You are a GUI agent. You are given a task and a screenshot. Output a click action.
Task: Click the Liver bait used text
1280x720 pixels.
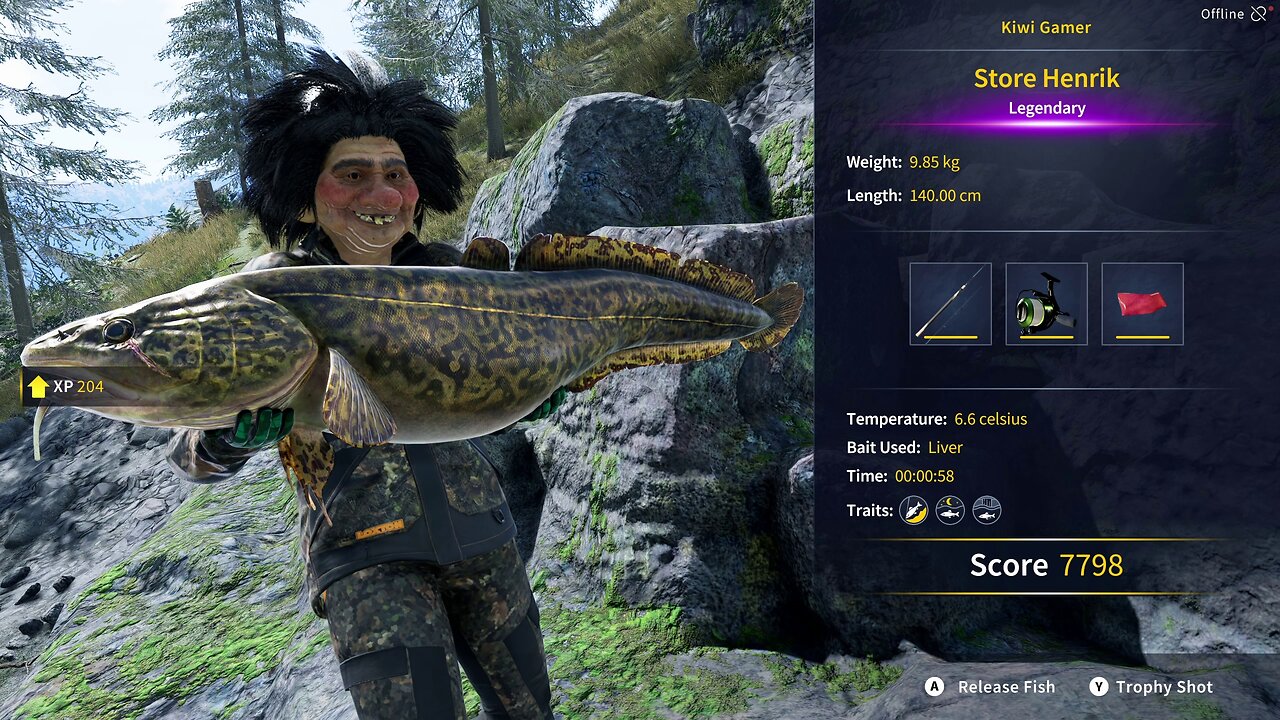tap(946, 447)
